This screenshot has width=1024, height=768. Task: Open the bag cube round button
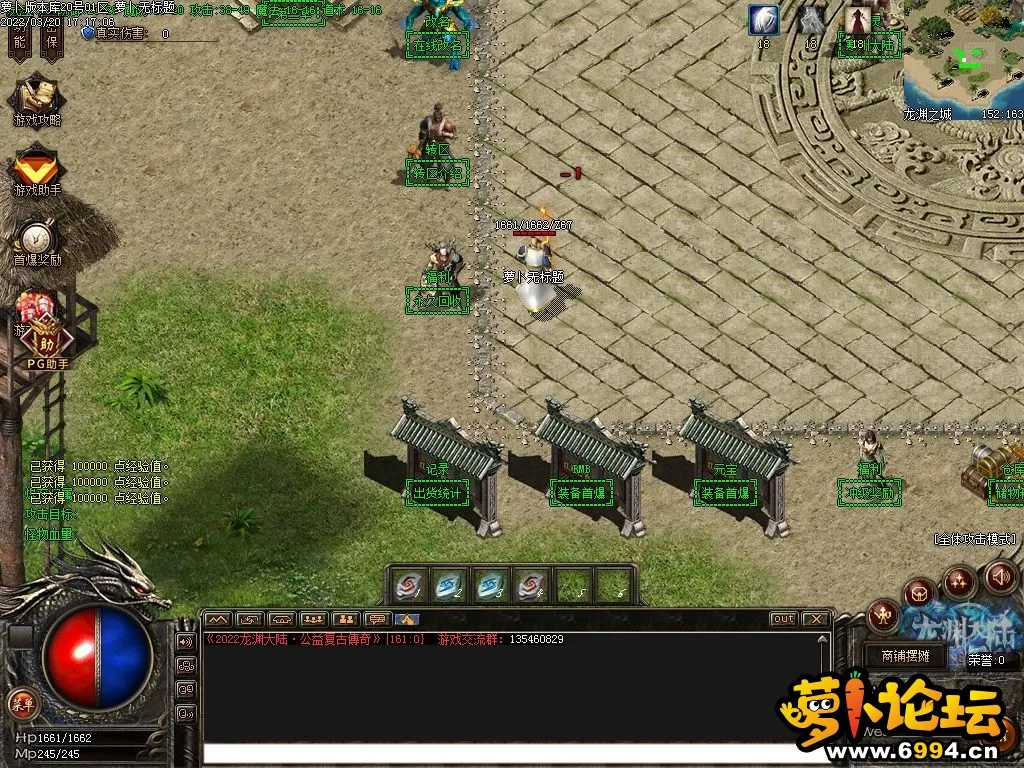(x=919, y=594)
